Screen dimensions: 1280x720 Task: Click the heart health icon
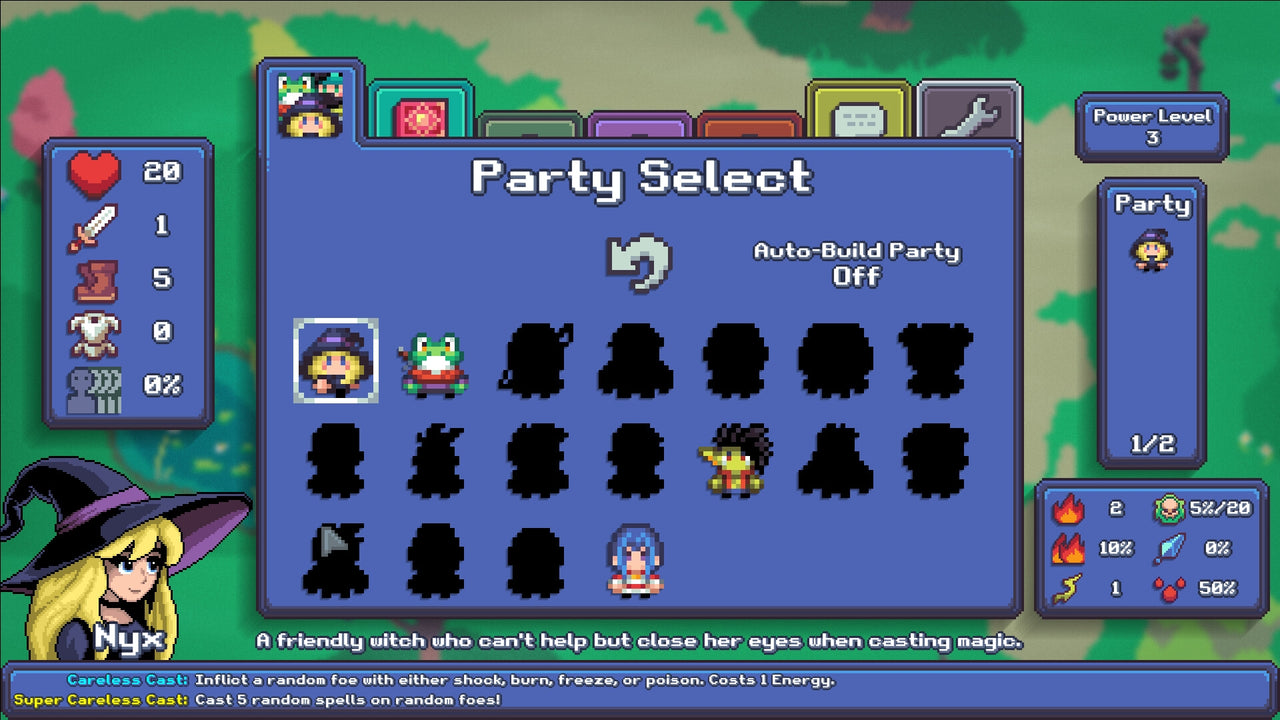coord(93,171)
